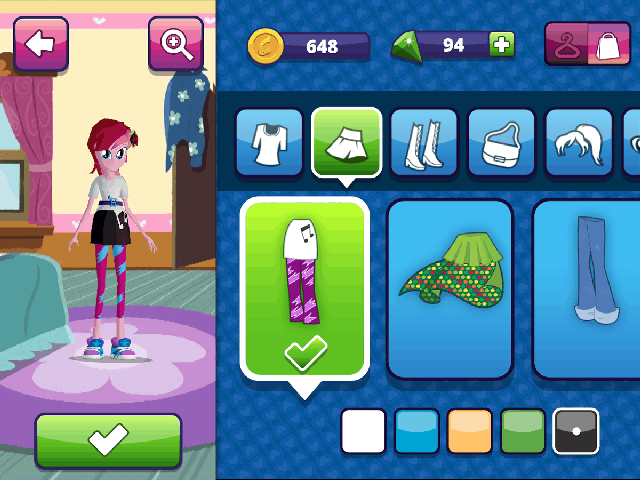
Task: Apply the blue color swatch
Action: point(416,431)
